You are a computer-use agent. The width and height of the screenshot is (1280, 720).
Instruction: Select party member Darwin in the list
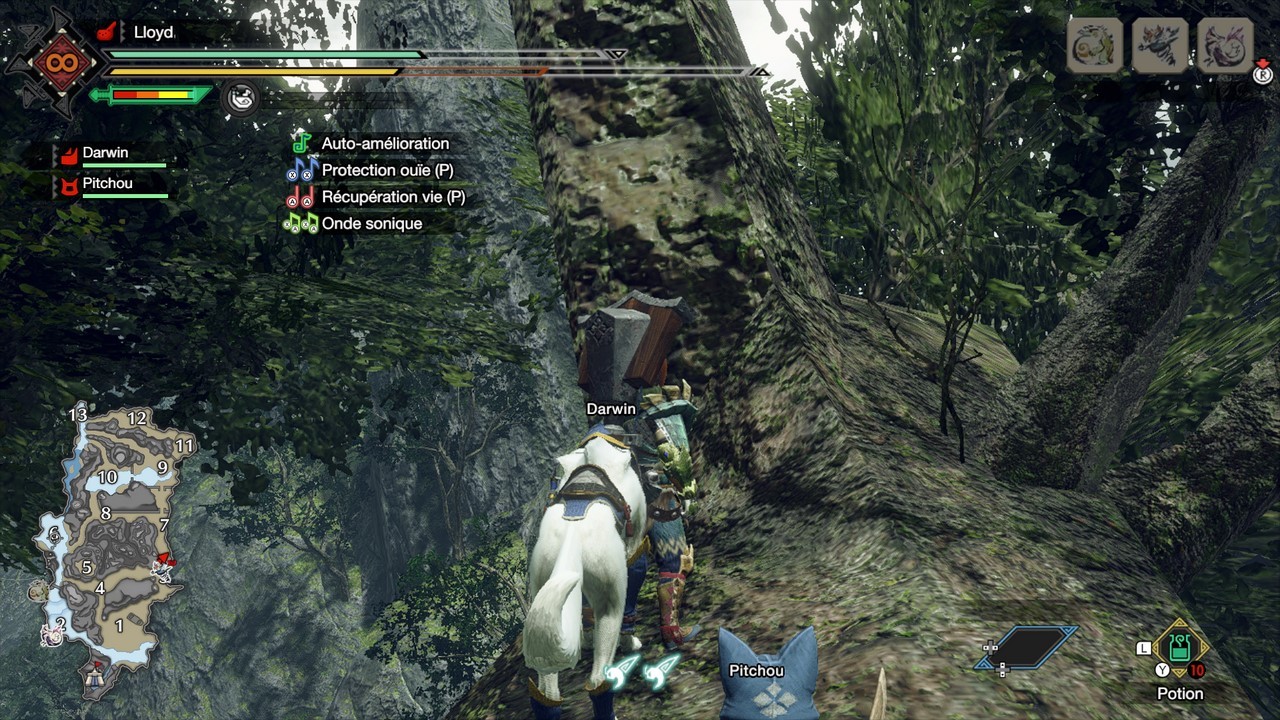pyautogui.click(x=105, y=154)
